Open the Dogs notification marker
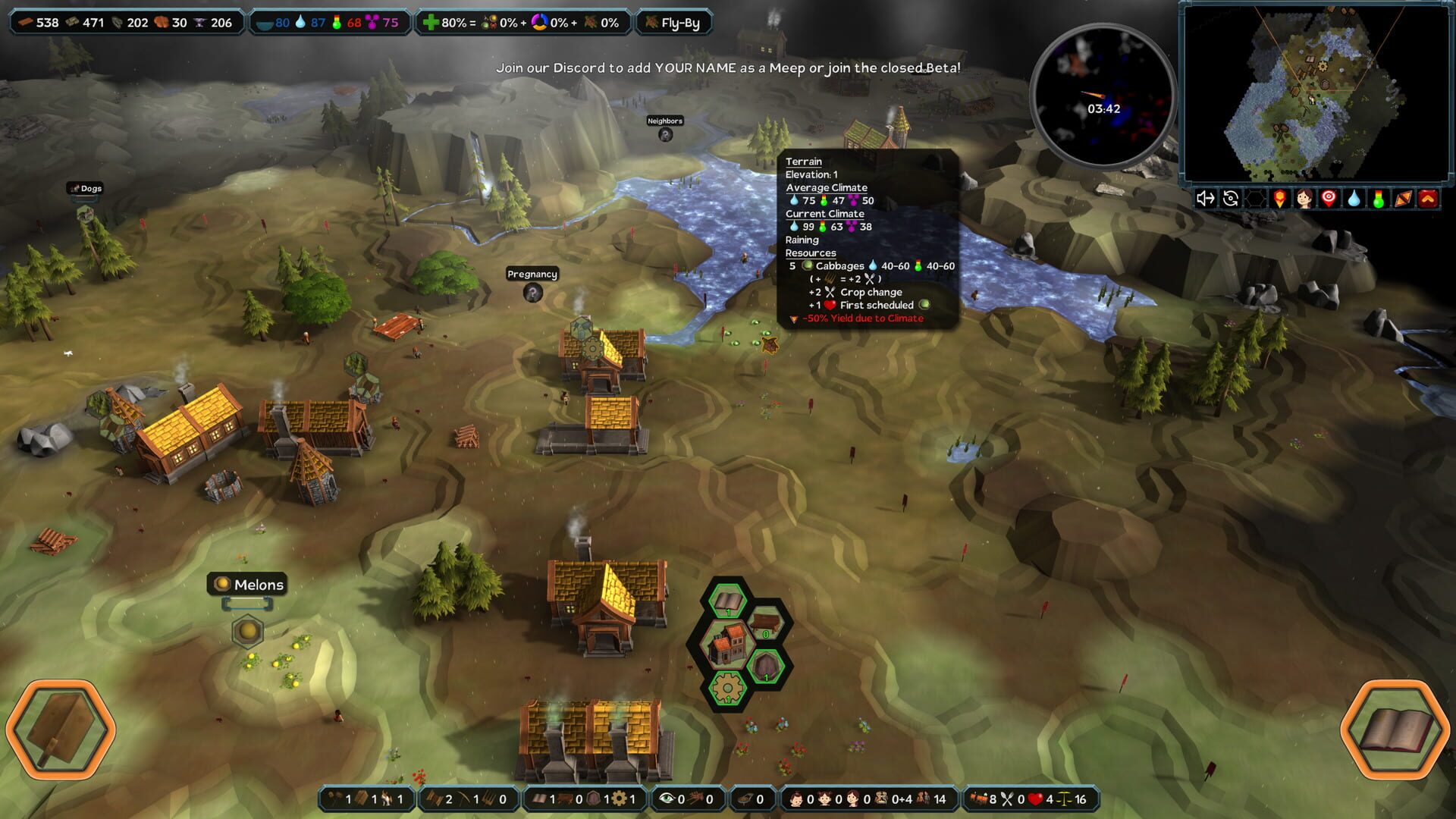 [85, 213]
